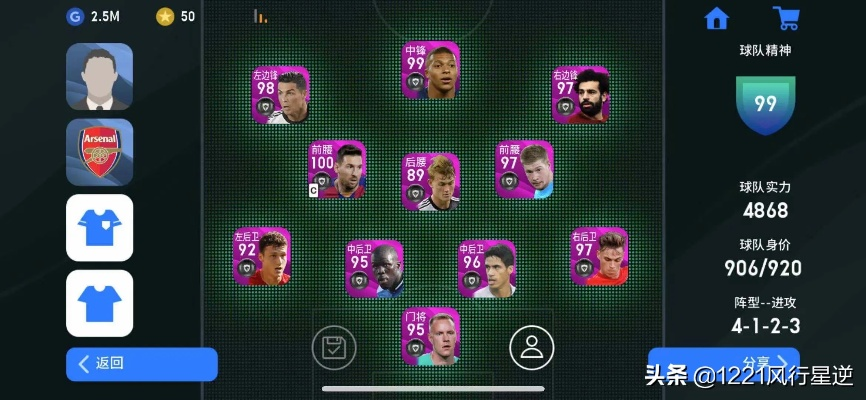
Task: Open the shopping cart store
Action: [786, 19]
